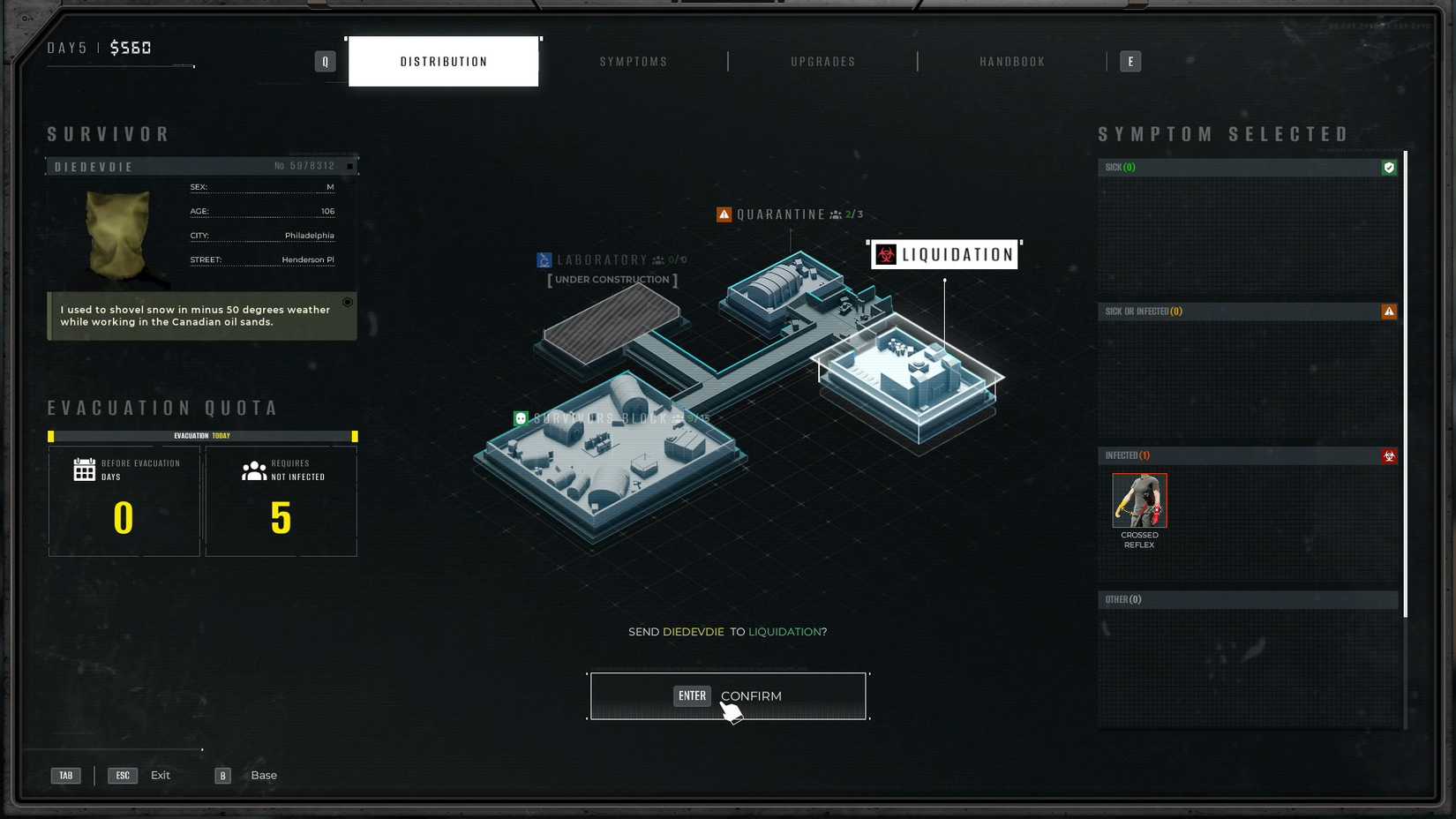
Task: Click Exit at the bottom left
Action: coord(160,775)
